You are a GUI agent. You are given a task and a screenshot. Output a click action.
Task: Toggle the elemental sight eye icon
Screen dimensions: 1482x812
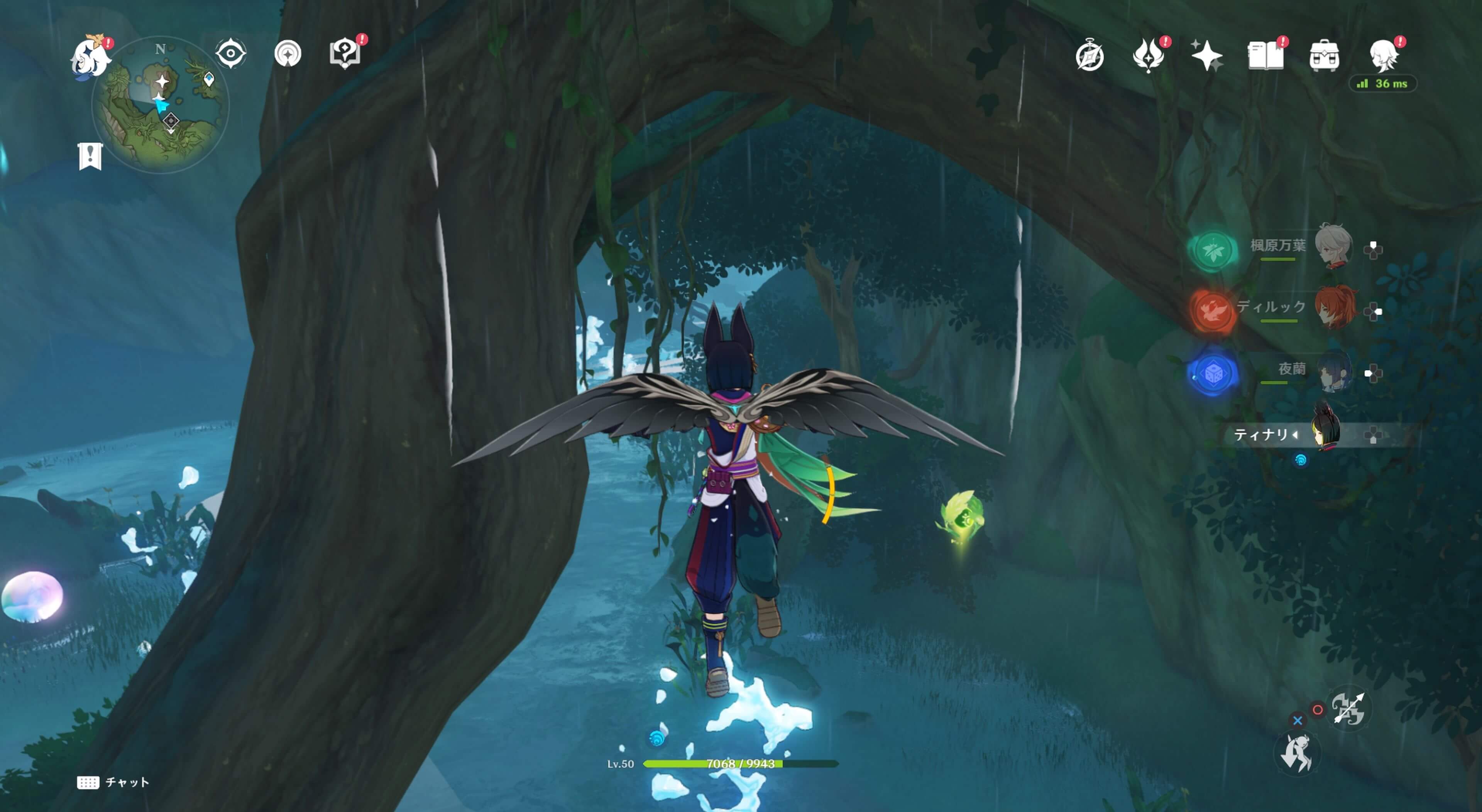231,54
